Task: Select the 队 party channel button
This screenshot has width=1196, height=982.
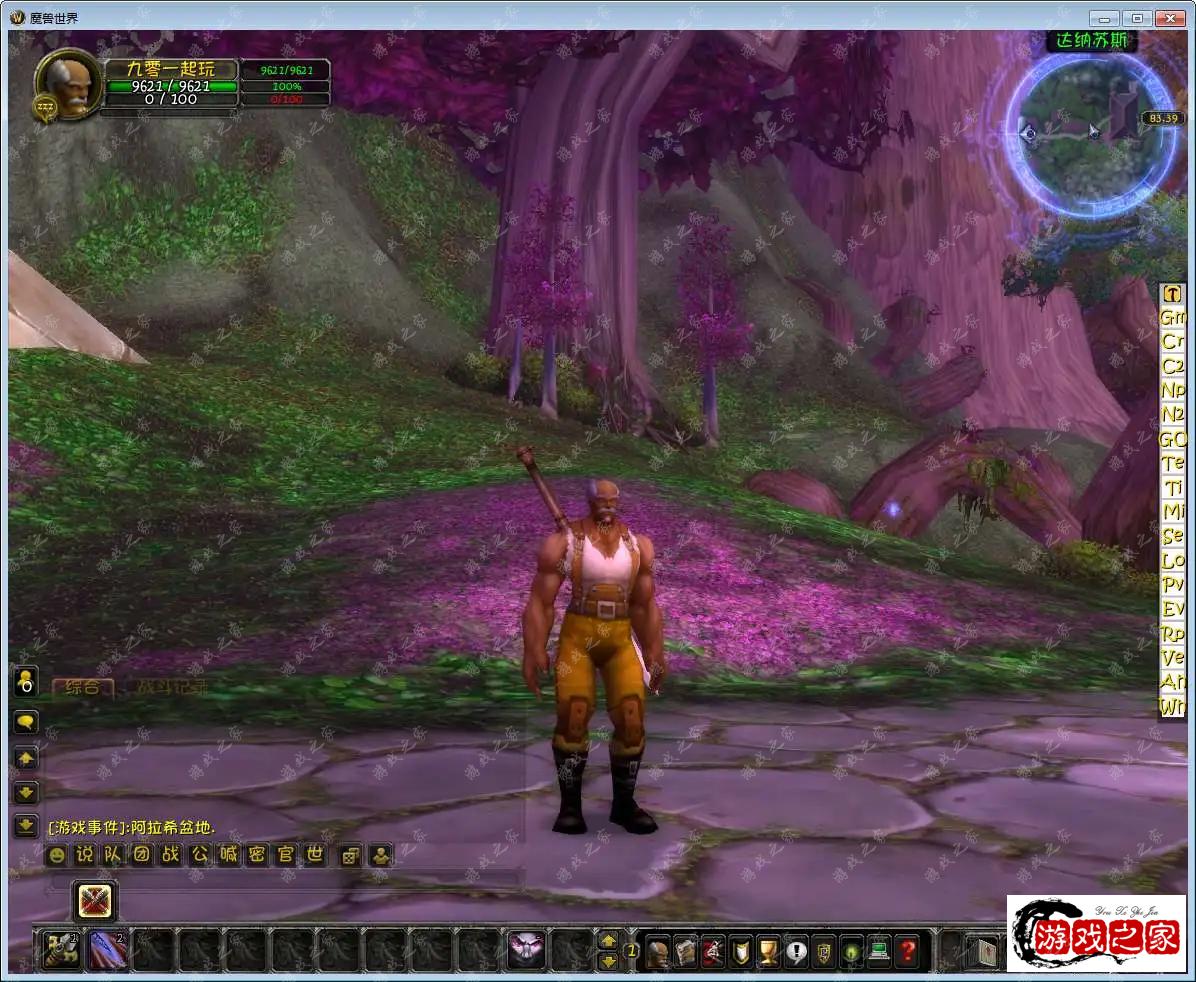Action: 113,855
